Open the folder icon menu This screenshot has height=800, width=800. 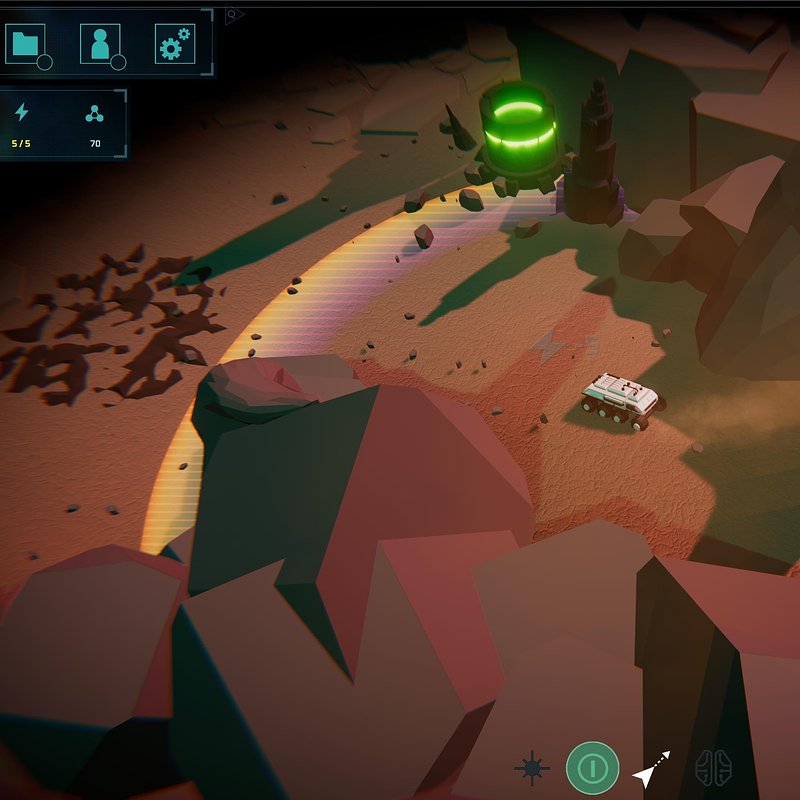pyautogui.click(x=26, y=44)
